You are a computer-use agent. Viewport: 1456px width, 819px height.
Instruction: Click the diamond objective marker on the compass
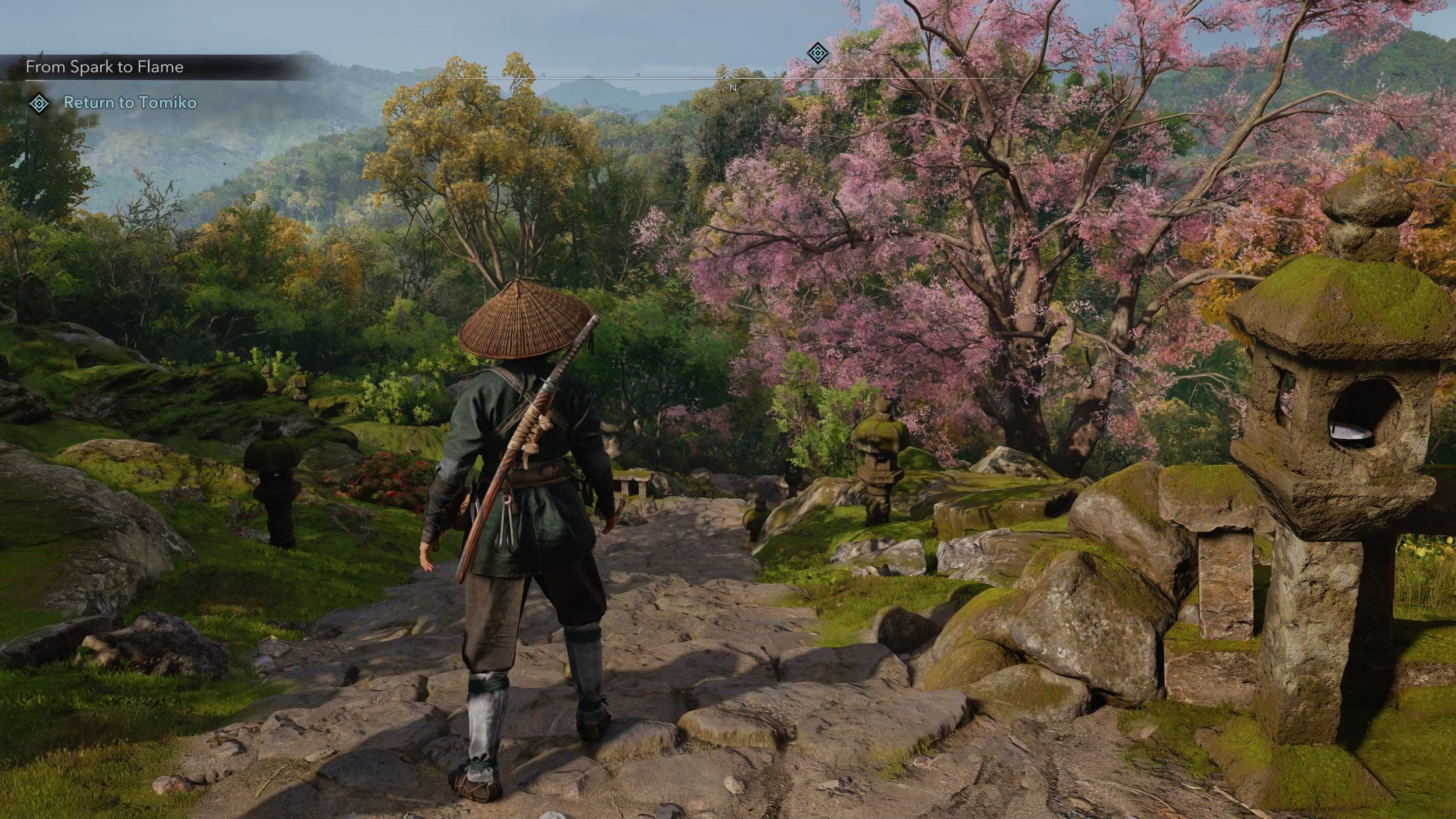point(818,54)
